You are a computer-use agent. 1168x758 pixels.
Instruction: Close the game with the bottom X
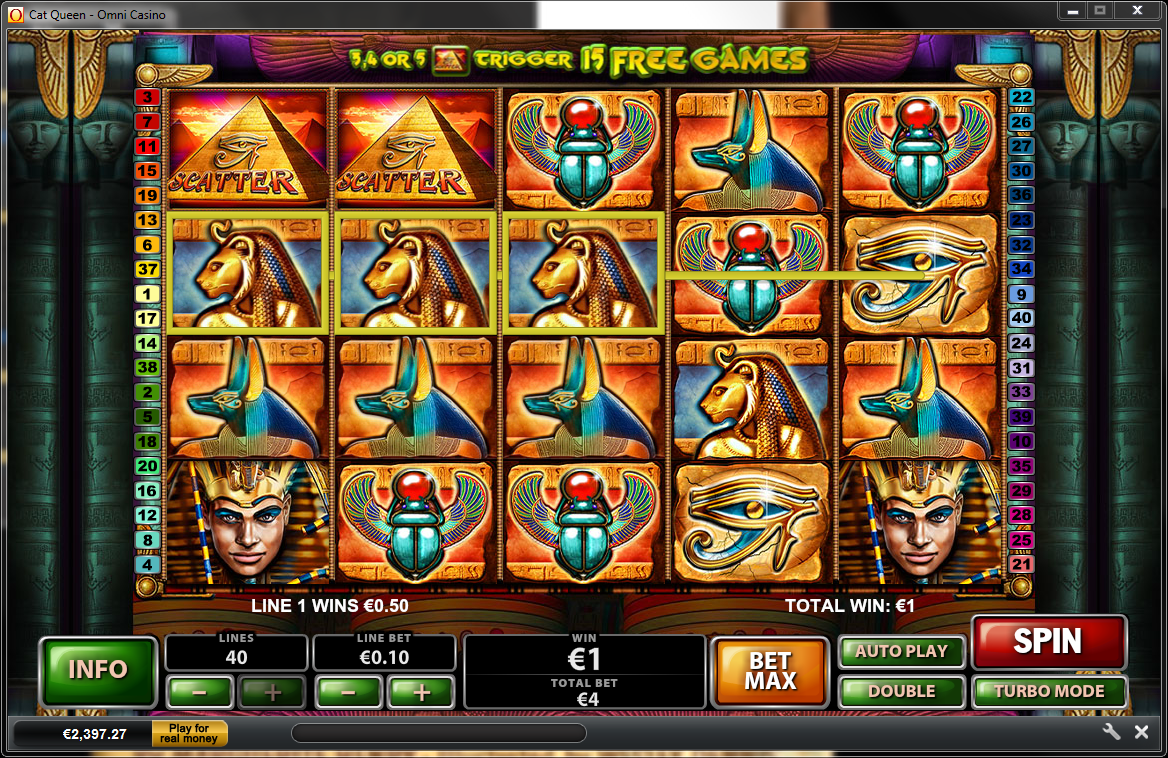point(1141,732)
